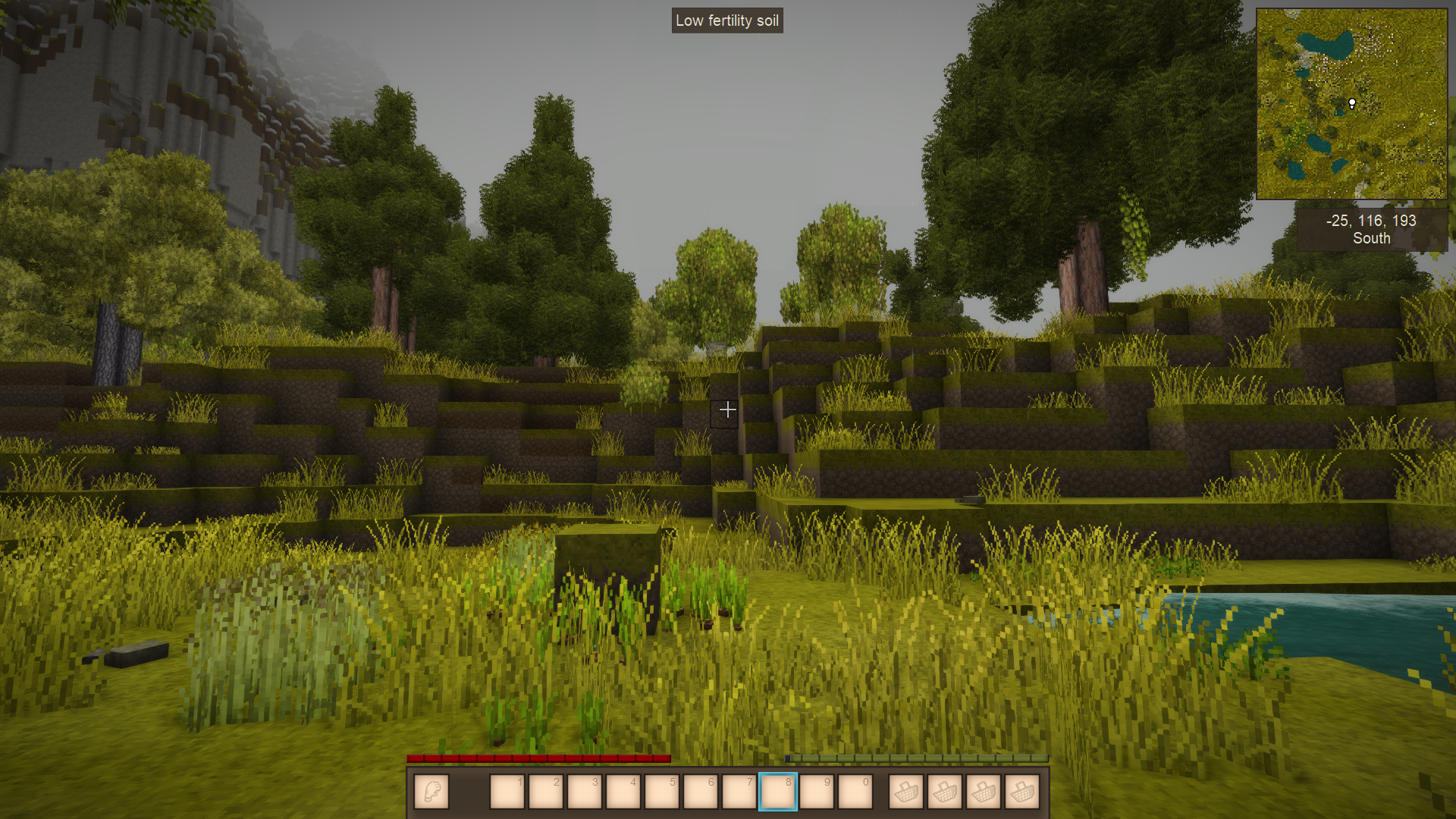Activate hotbar slot labeled 0
The image size is (1456, 819).
[855, 792]
